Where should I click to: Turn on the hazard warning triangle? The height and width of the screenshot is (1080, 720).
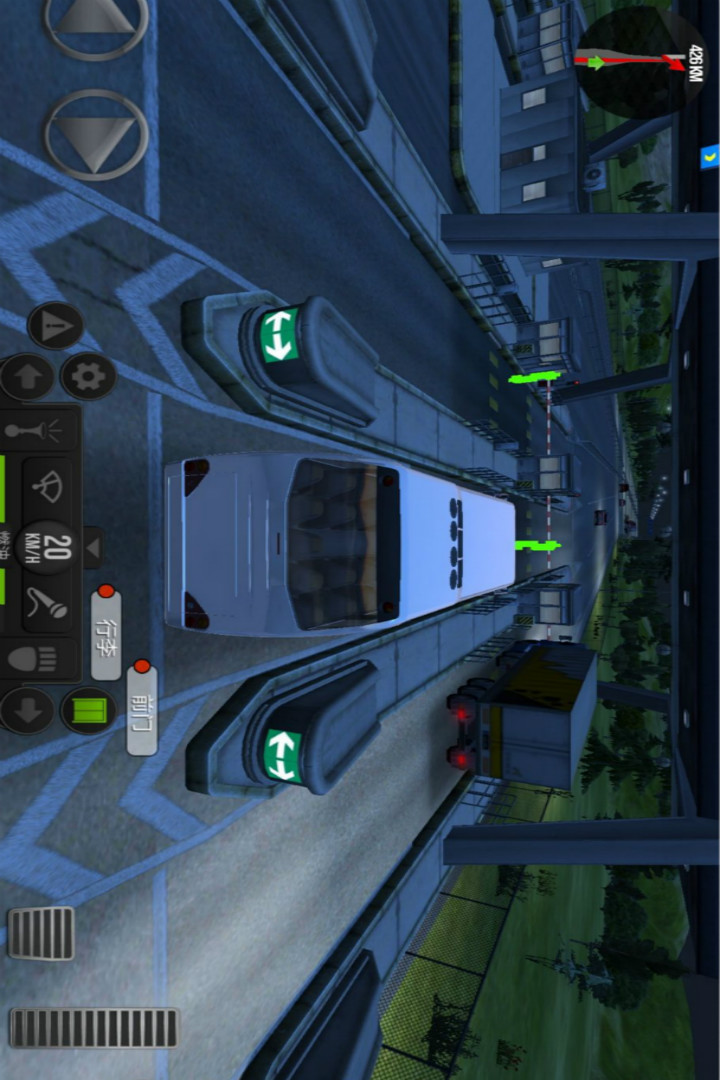[x=55, y=325]
